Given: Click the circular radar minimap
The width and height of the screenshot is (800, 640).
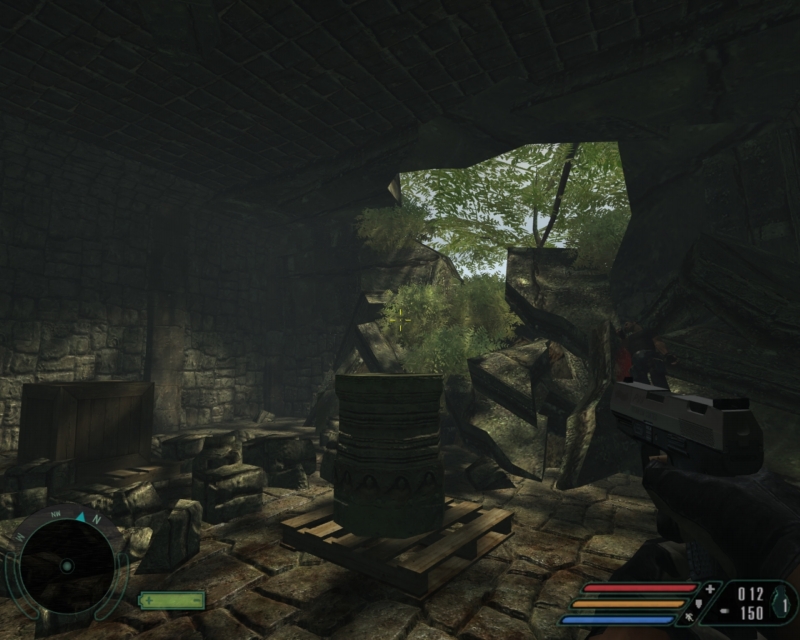Looking at the screenshot, I should point(66,565).
